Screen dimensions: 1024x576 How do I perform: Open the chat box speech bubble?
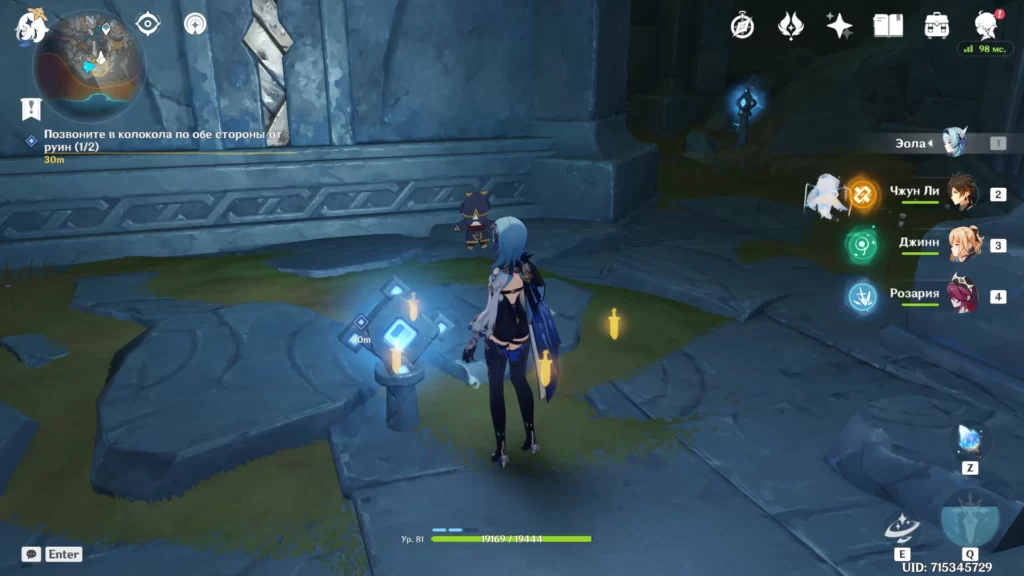pyautogui.click(x=31, y=554)
